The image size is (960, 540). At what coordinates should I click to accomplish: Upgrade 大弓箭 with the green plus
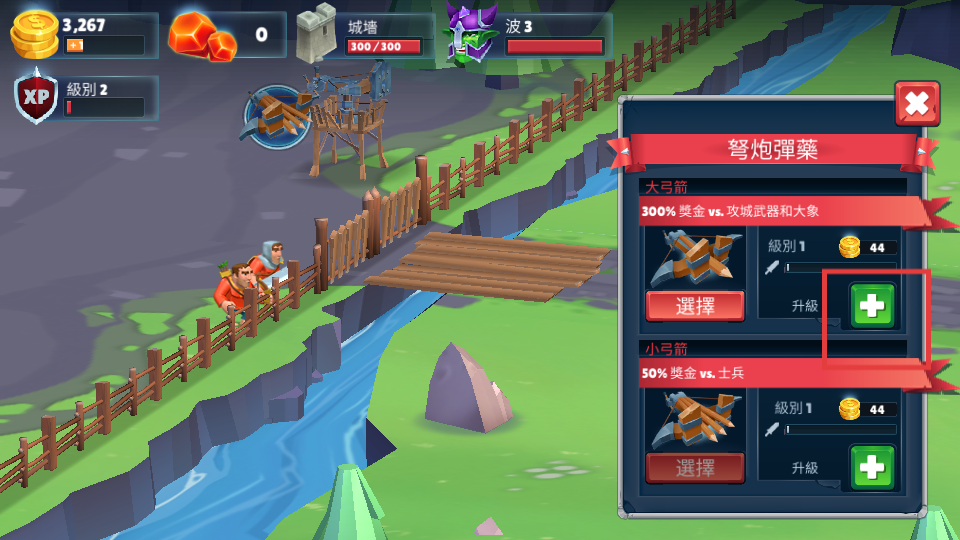click(872, 306)
